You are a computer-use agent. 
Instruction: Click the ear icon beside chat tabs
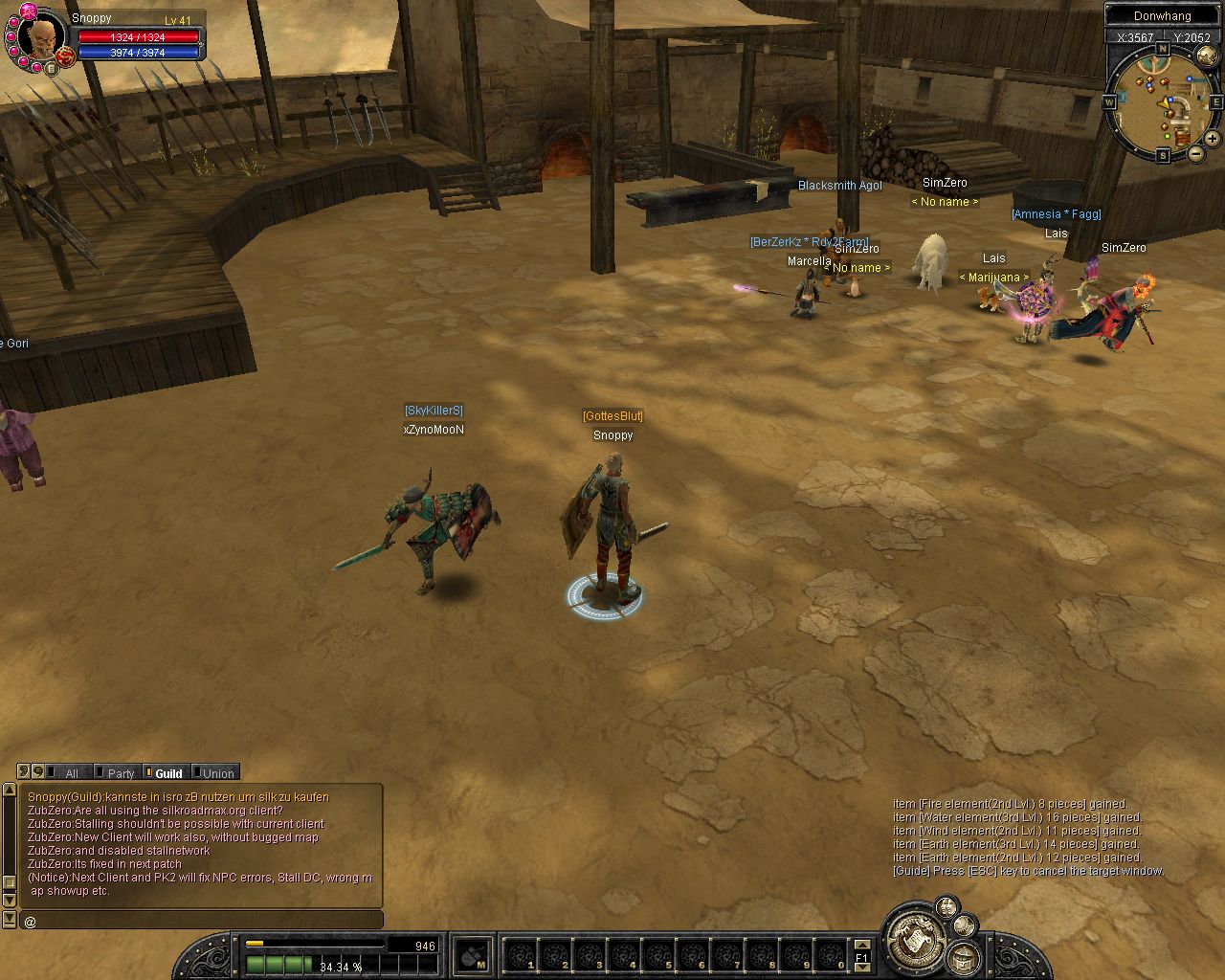[24, 771]
